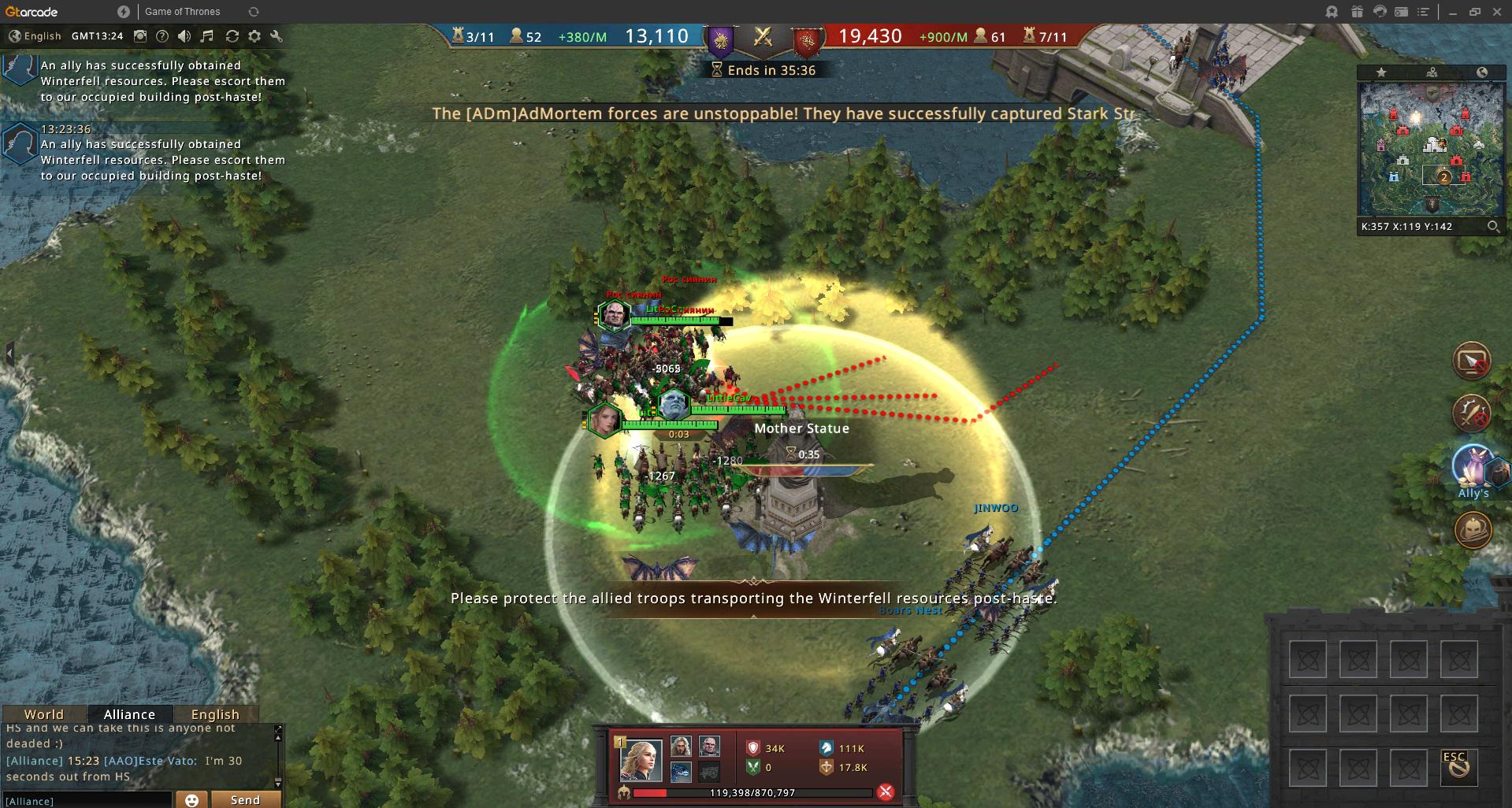The height and width of the screenshot is (808, 1512).
Task: Open the coordinate search magnifier
Action: coord(1493,227)
